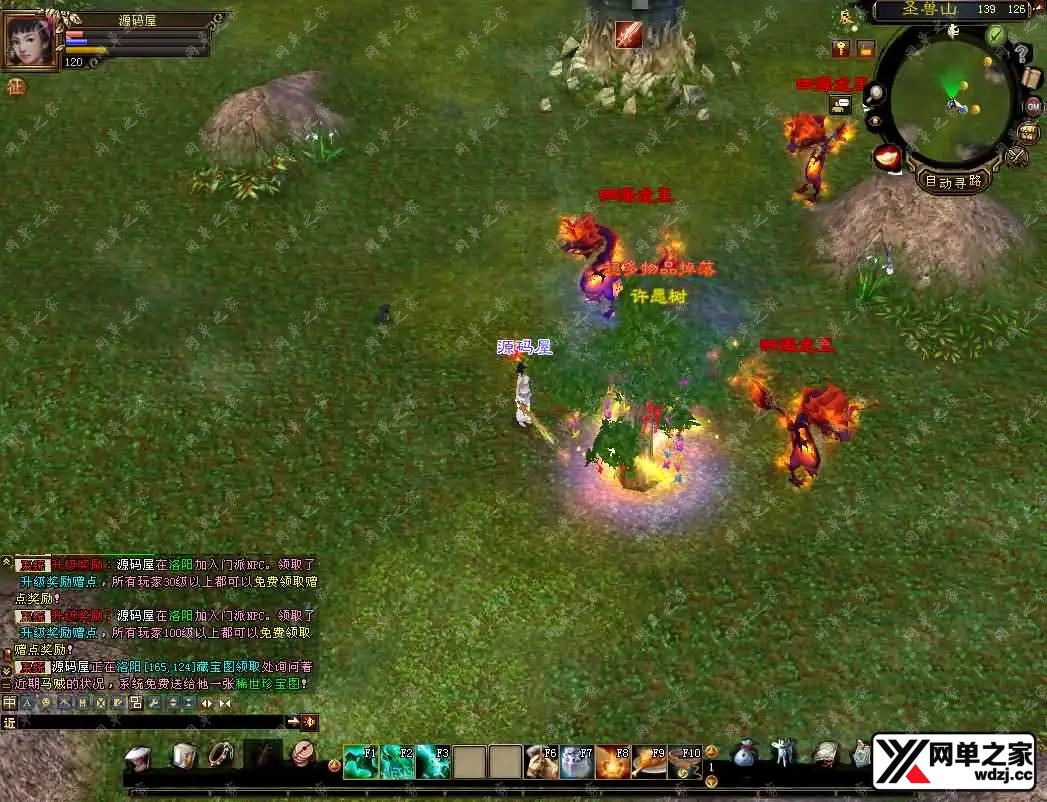Click the magnifier icon on minimap

click(876, 94)
